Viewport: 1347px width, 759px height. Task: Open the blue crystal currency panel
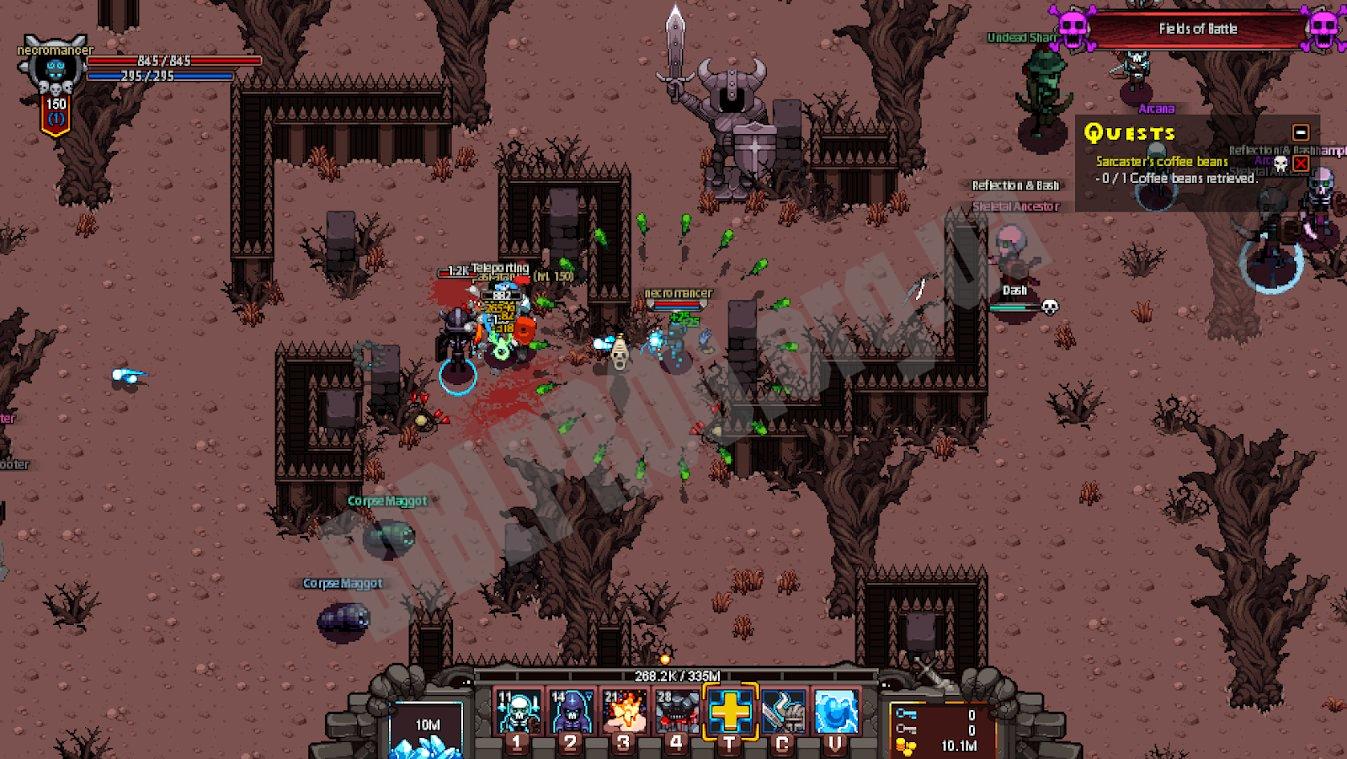click(425, 731)
